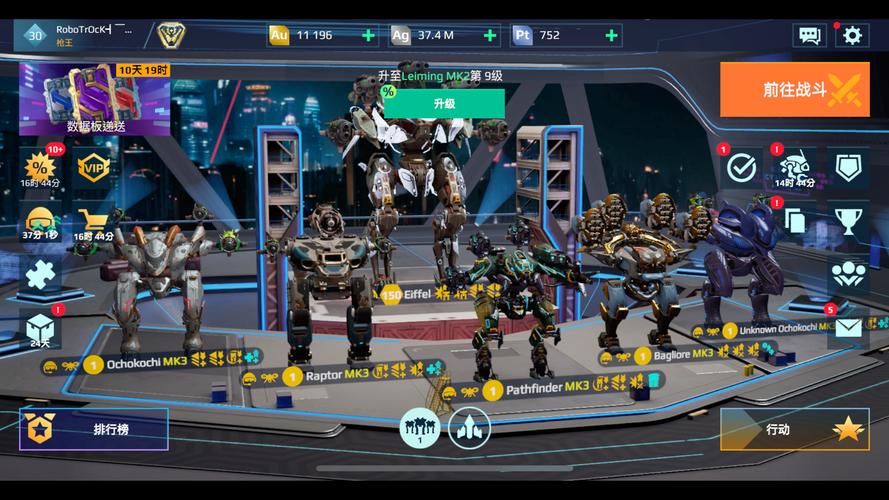Open the puzzle piece icon
Screen dimensions: 889x500
tap(40, 274)
